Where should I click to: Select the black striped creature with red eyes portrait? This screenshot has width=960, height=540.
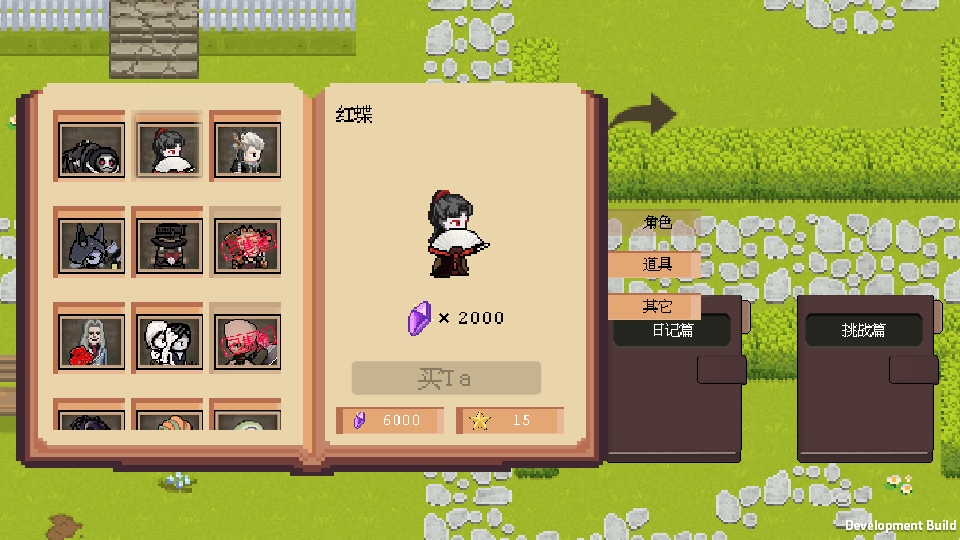(x=92, y=150)
